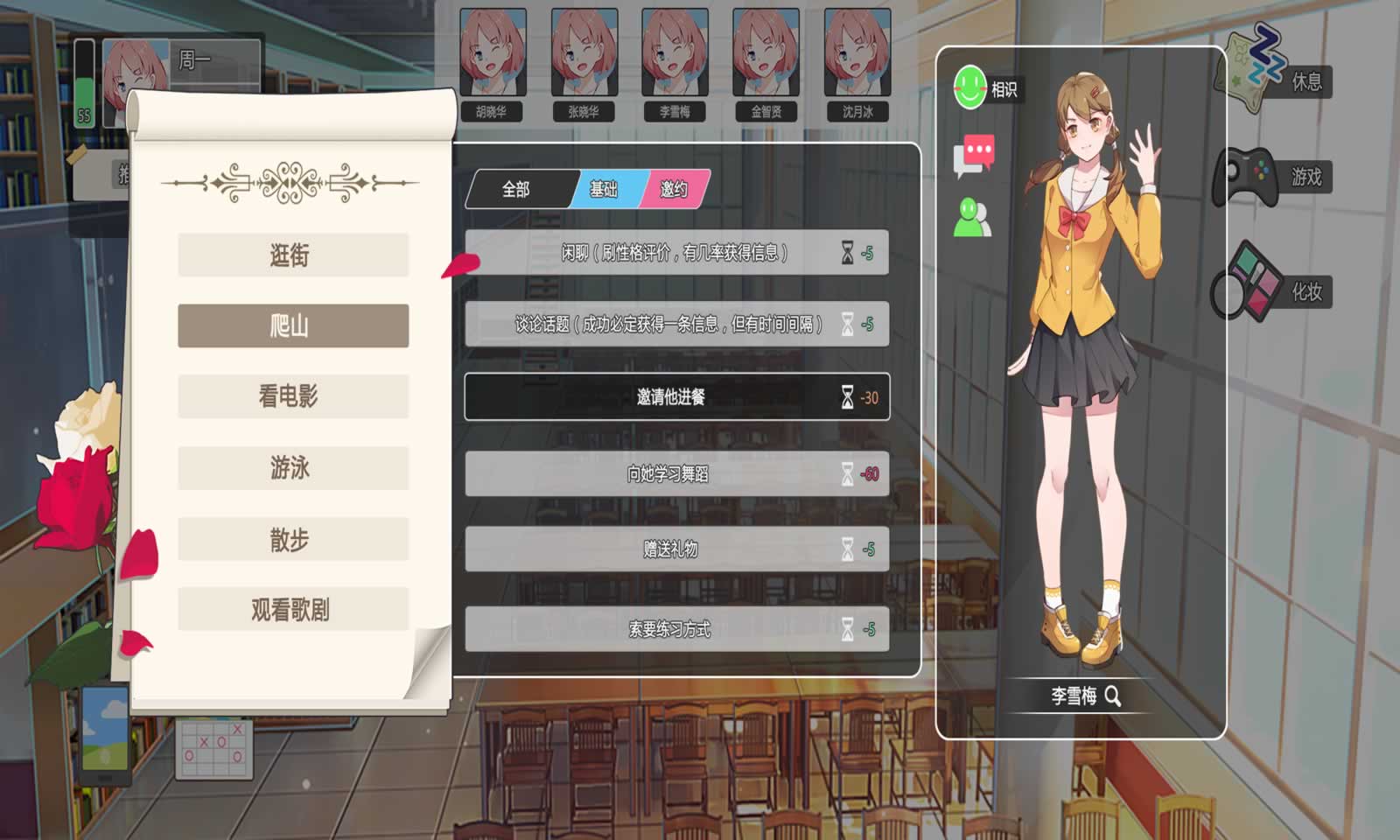Click the magnifier icon next to 李雪梅
The height and width of the screenshot is (840, 1400).
pos(1112,696)
